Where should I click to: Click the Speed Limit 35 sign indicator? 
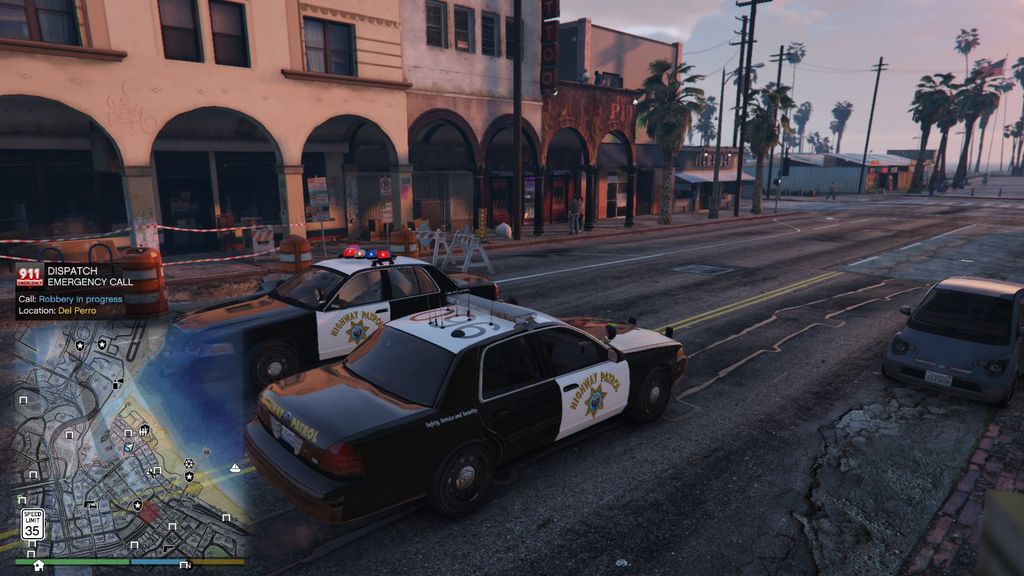pos(32,524)
